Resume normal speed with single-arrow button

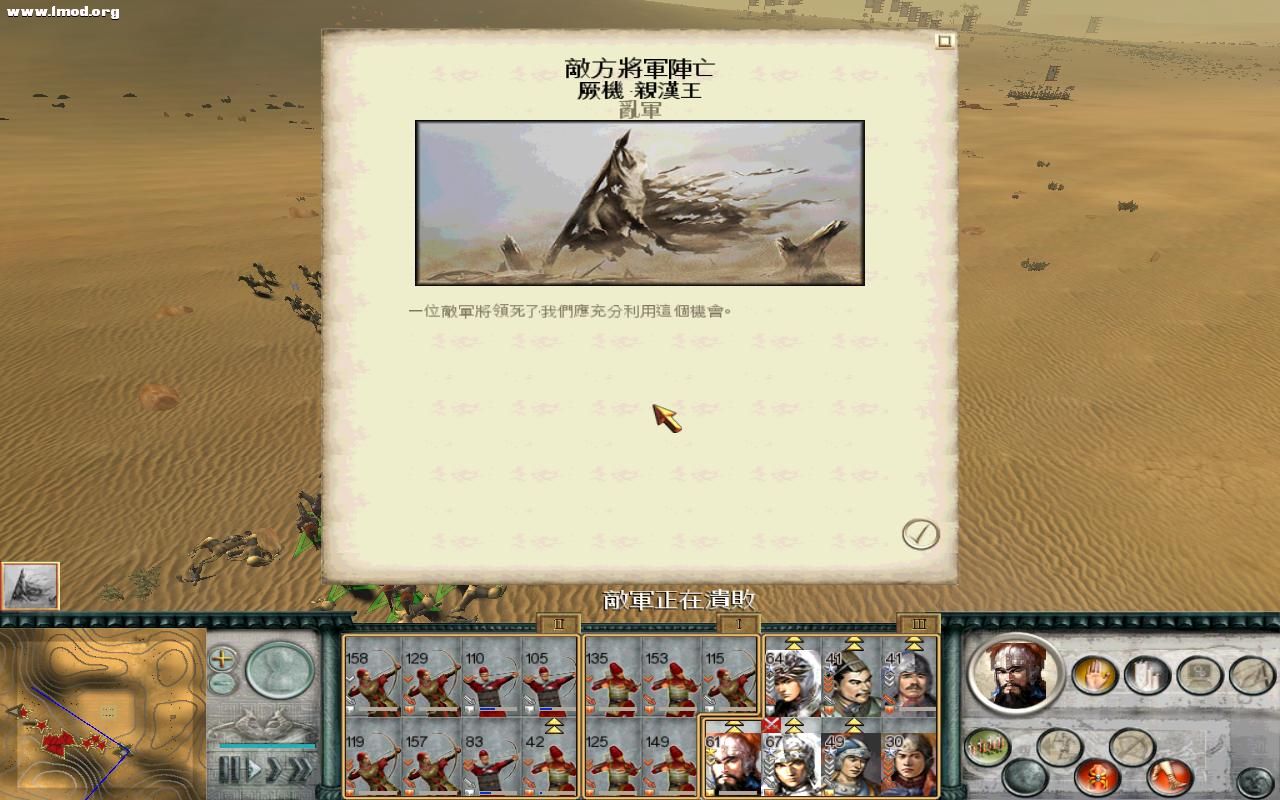click(x=253, y=768)
